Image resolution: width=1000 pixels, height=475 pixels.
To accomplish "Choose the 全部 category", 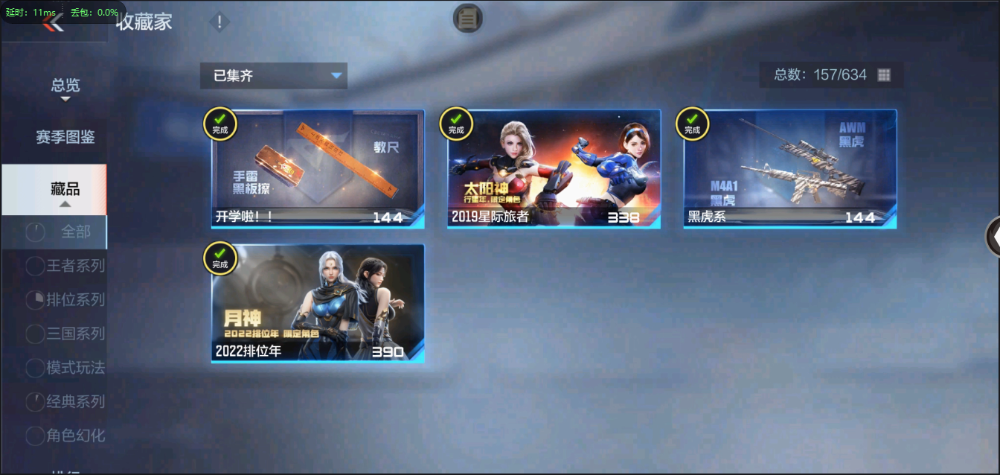I will click(65, 232).
